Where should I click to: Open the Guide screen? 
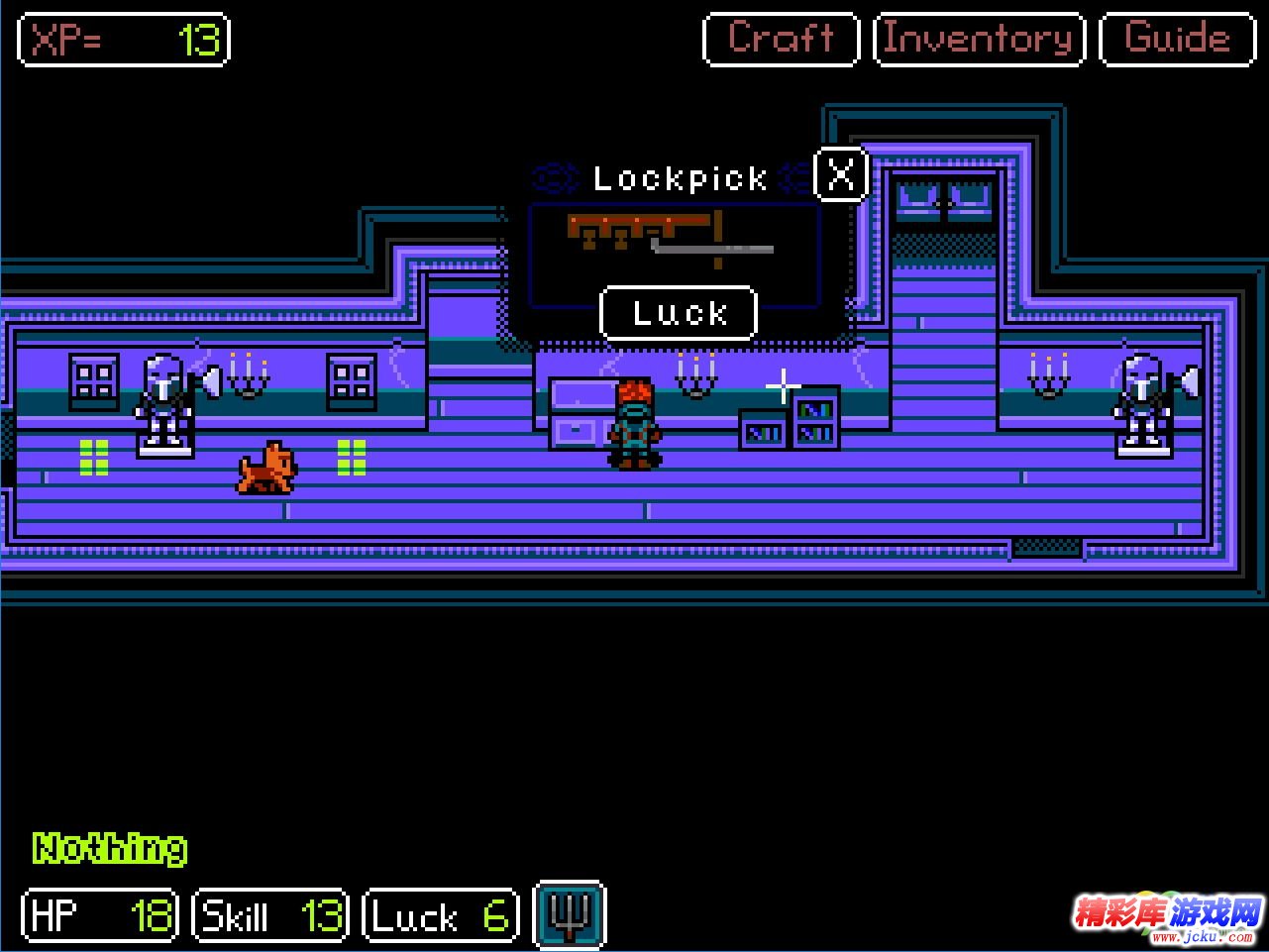coord(1177,40)
